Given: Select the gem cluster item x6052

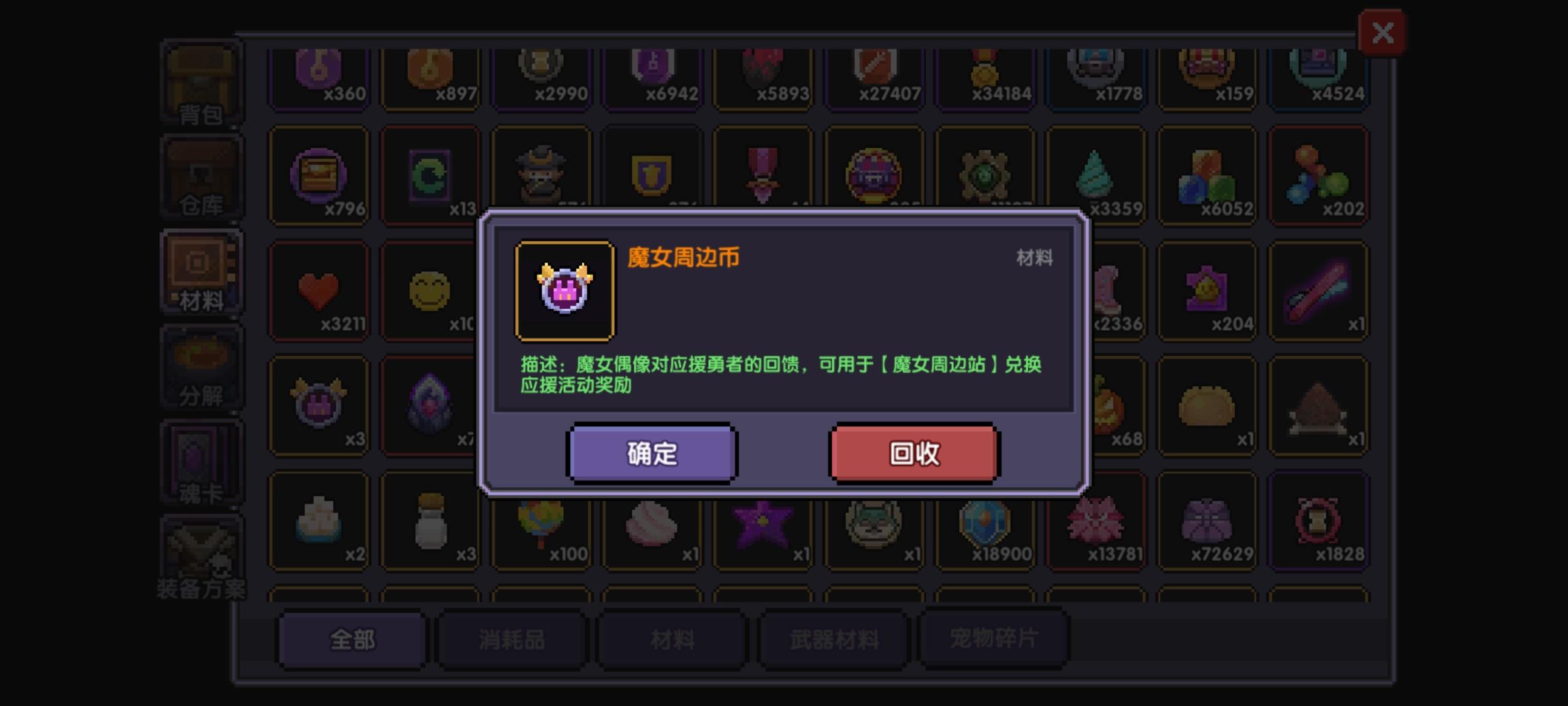Looking at the screenshot, I should (x=1207, y=176).
